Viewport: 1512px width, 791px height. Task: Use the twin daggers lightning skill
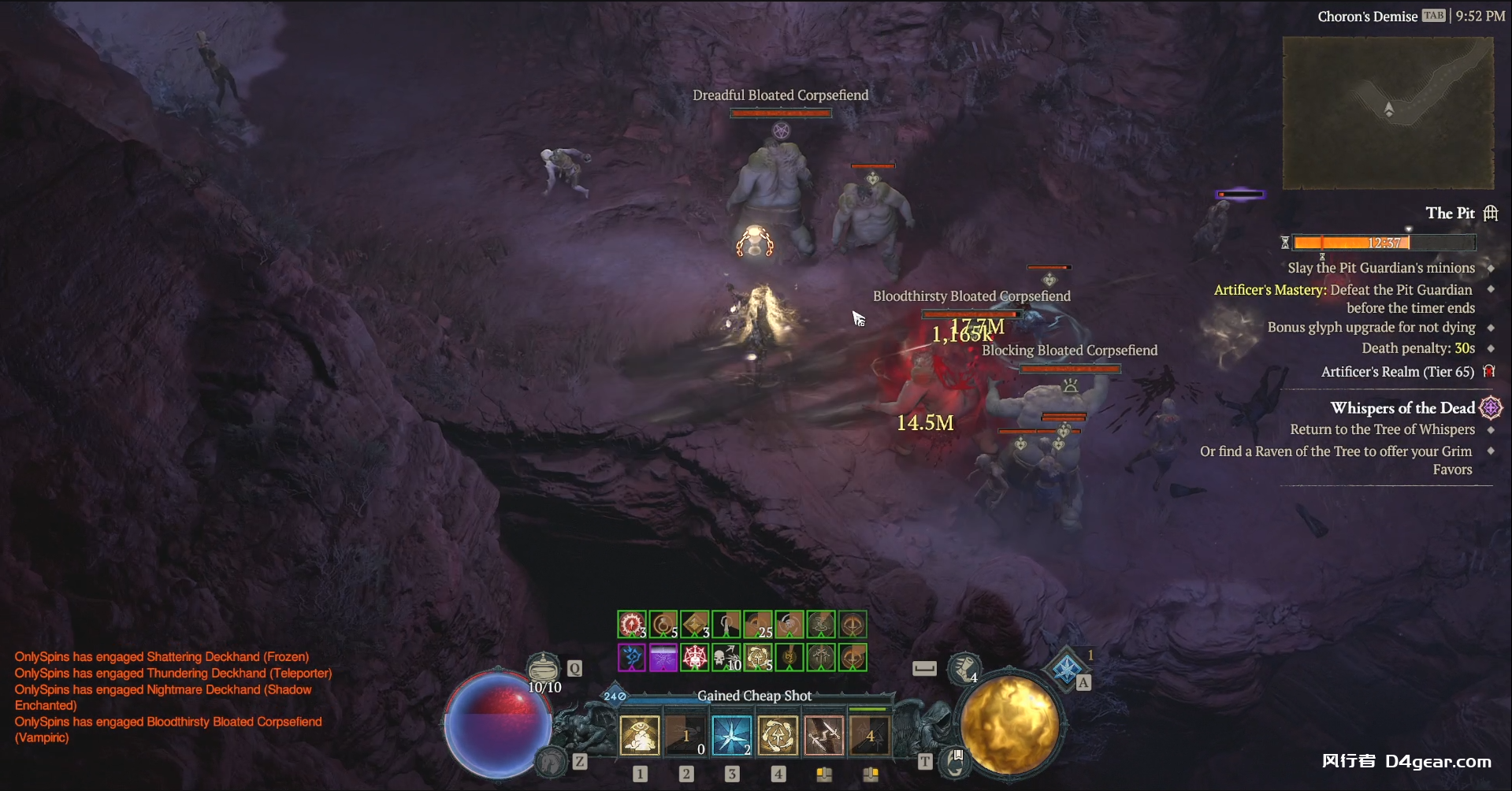[x=823, y=736]
